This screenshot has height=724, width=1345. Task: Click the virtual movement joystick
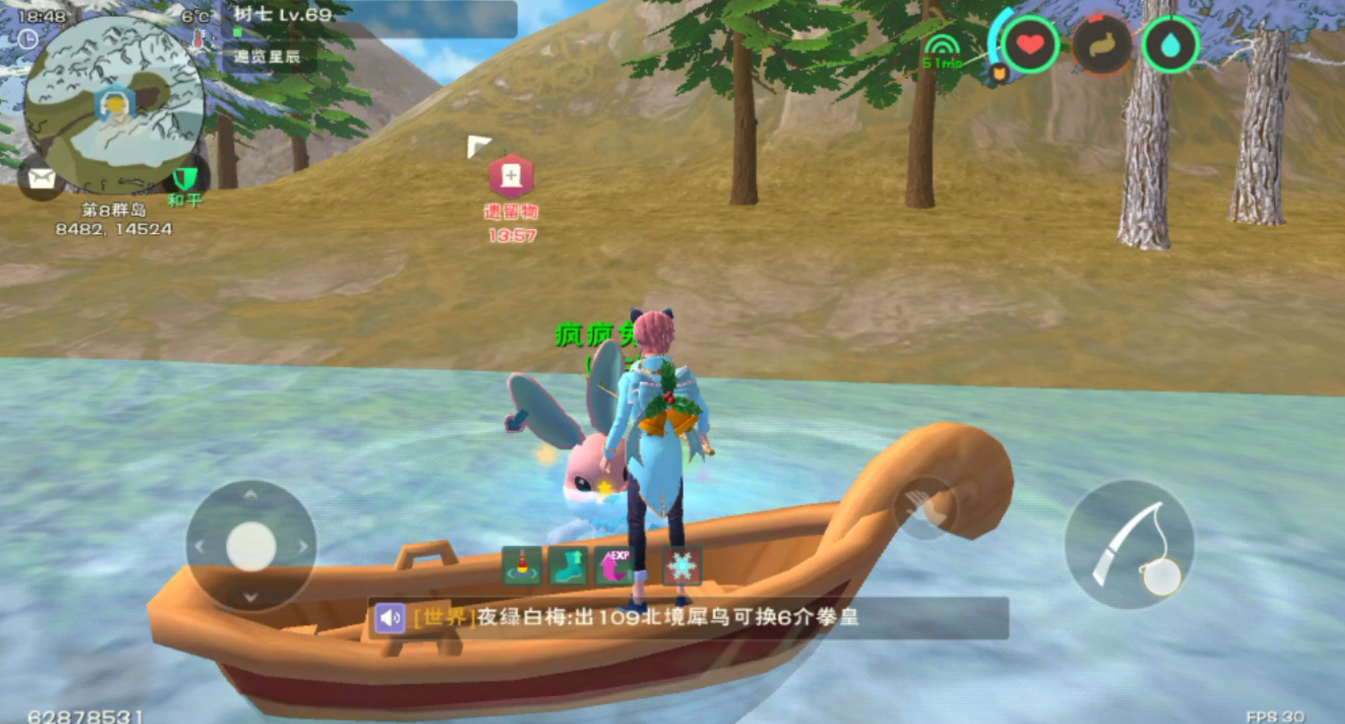pos(251,546)
